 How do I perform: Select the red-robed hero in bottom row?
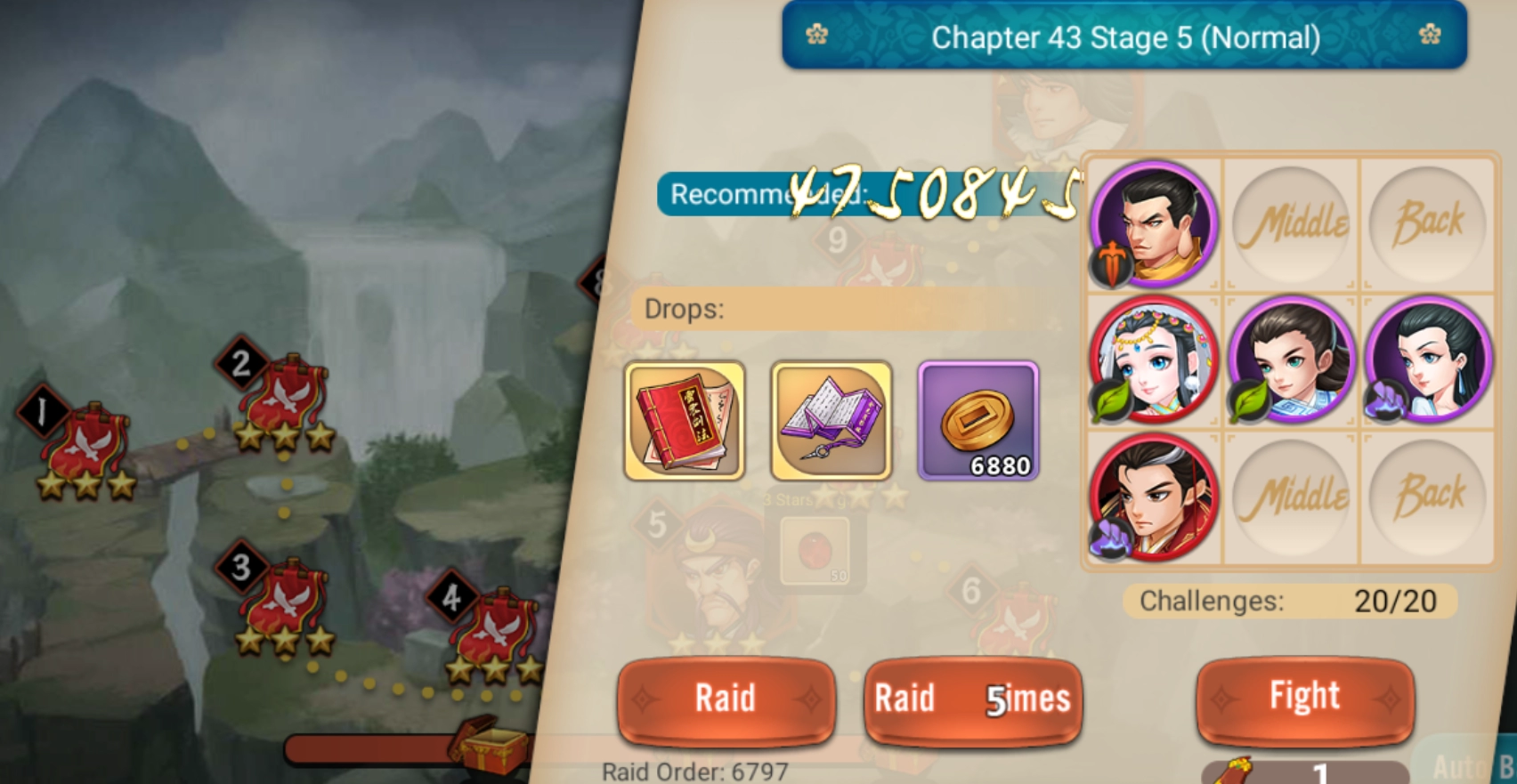click(x=1155, y=497)
